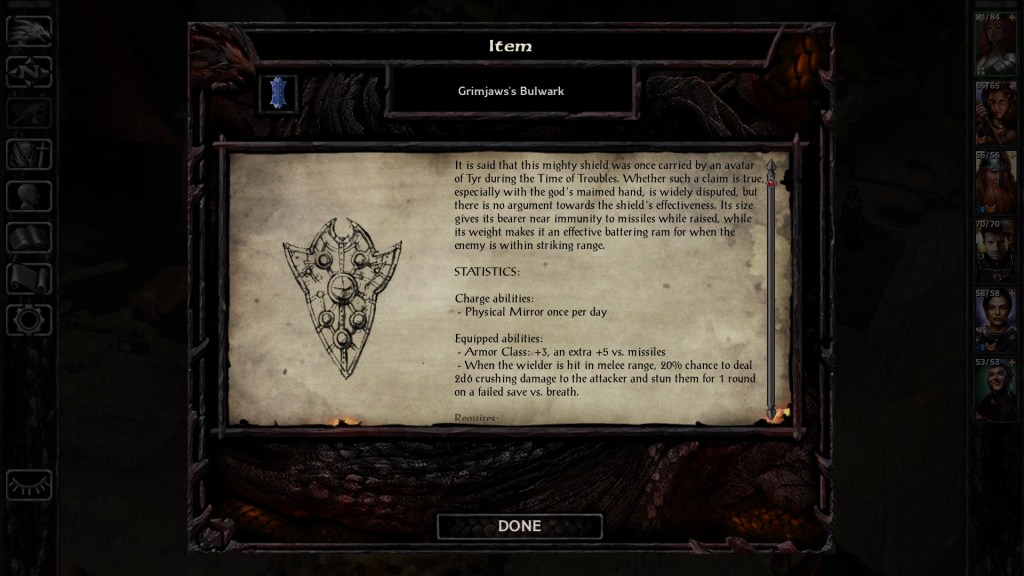This screenshot has width=1024, height=576.
Task: Click the closed eye icon at sidebar bottom
Action: [x=29, y=485]
